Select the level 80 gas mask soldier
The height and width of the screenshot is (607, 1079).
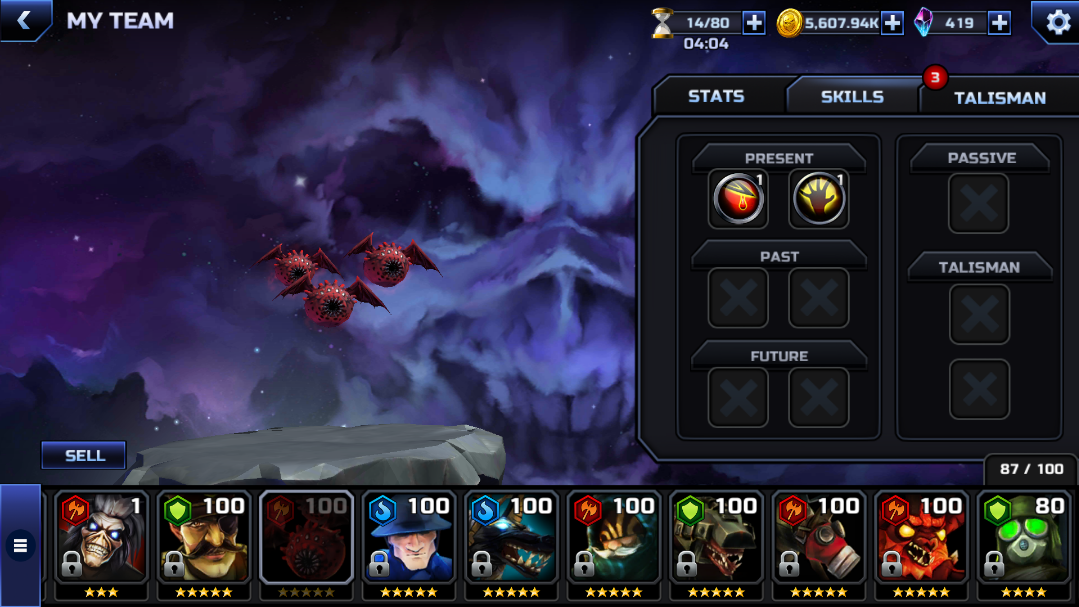click(x=1023, y=541)
